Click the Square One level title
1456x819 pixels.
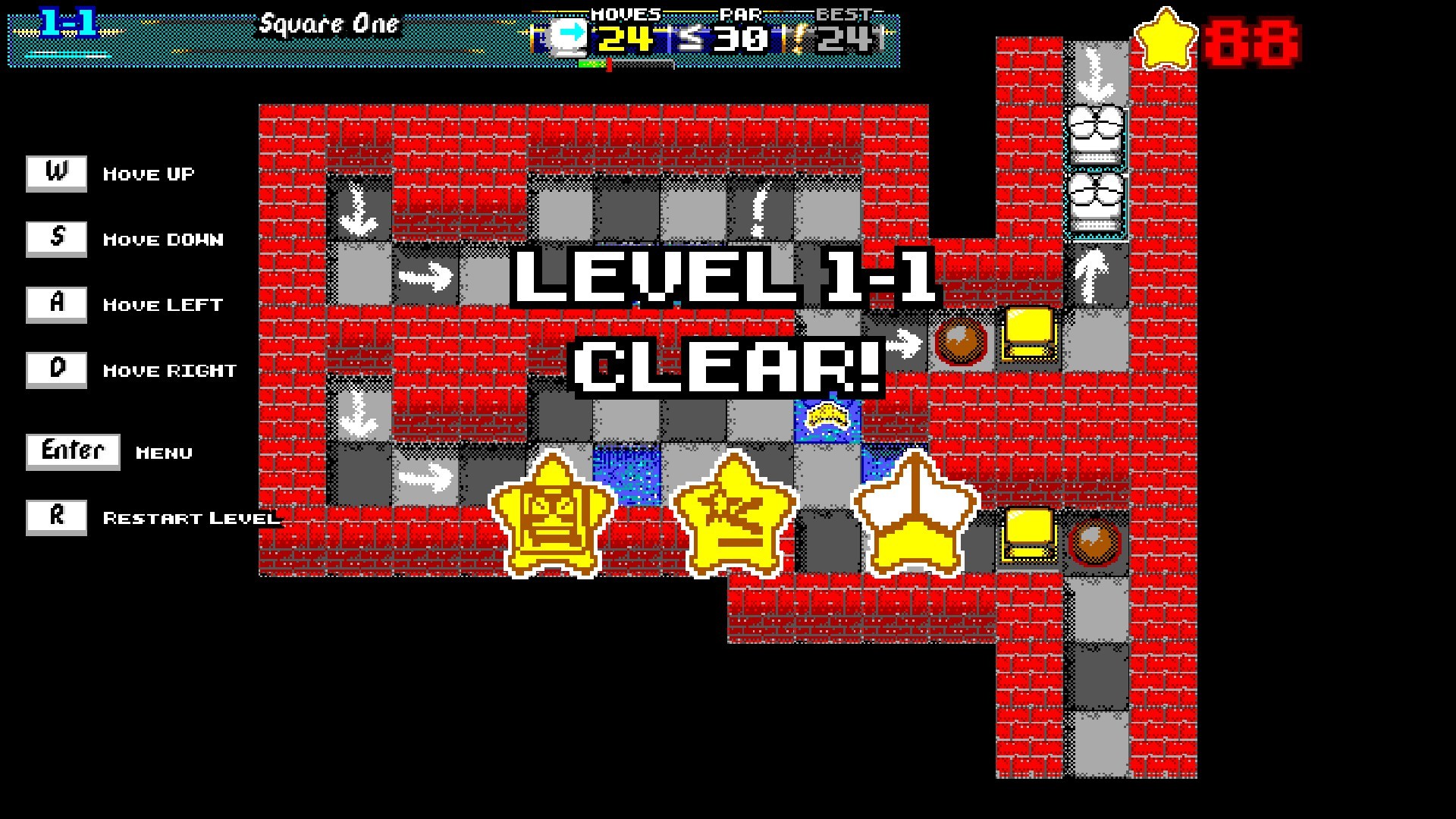[x=328, y=25]
